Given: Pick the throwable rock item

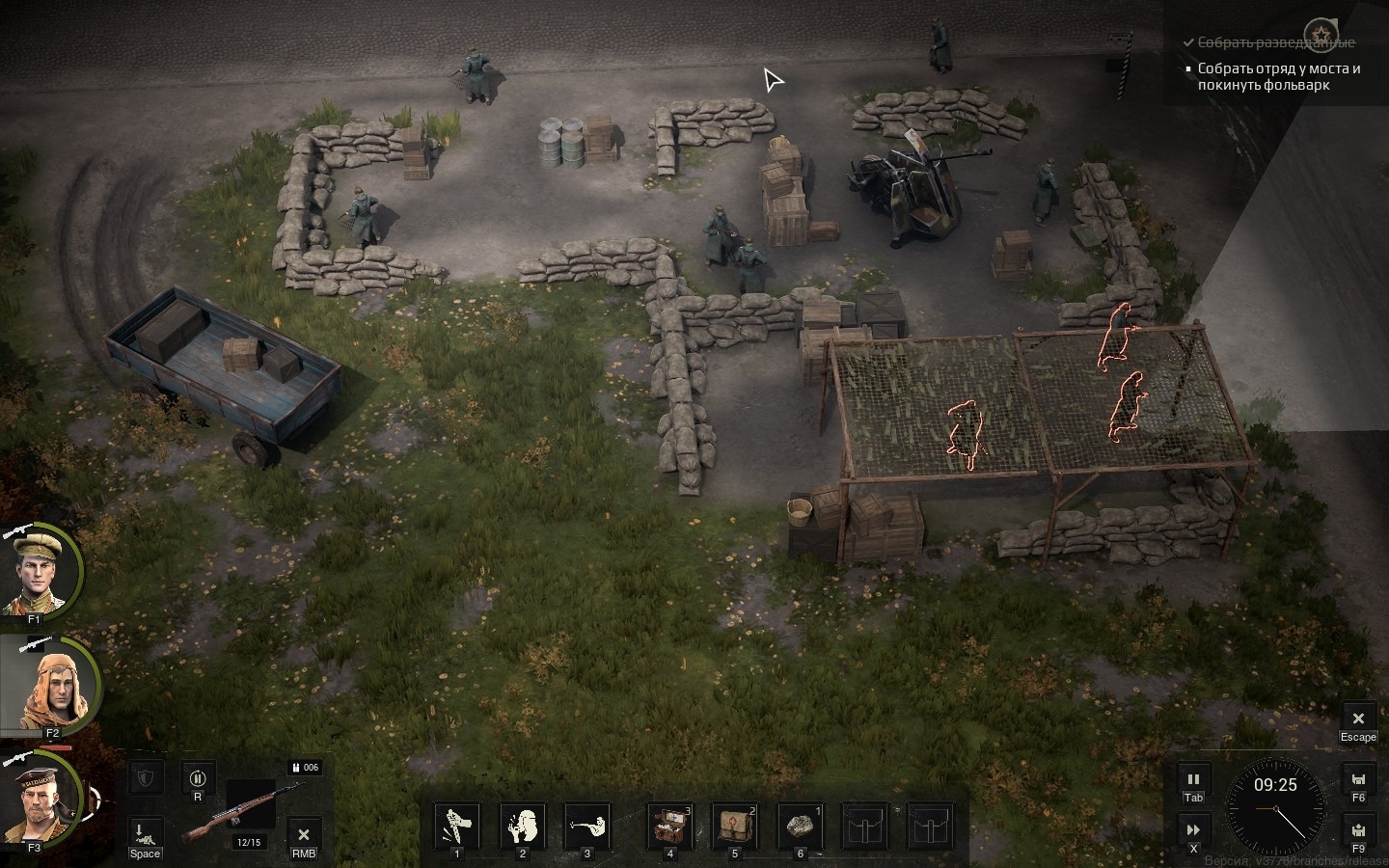Looking at the screenshot, I should pyautogui.click(x=799, y=826).
